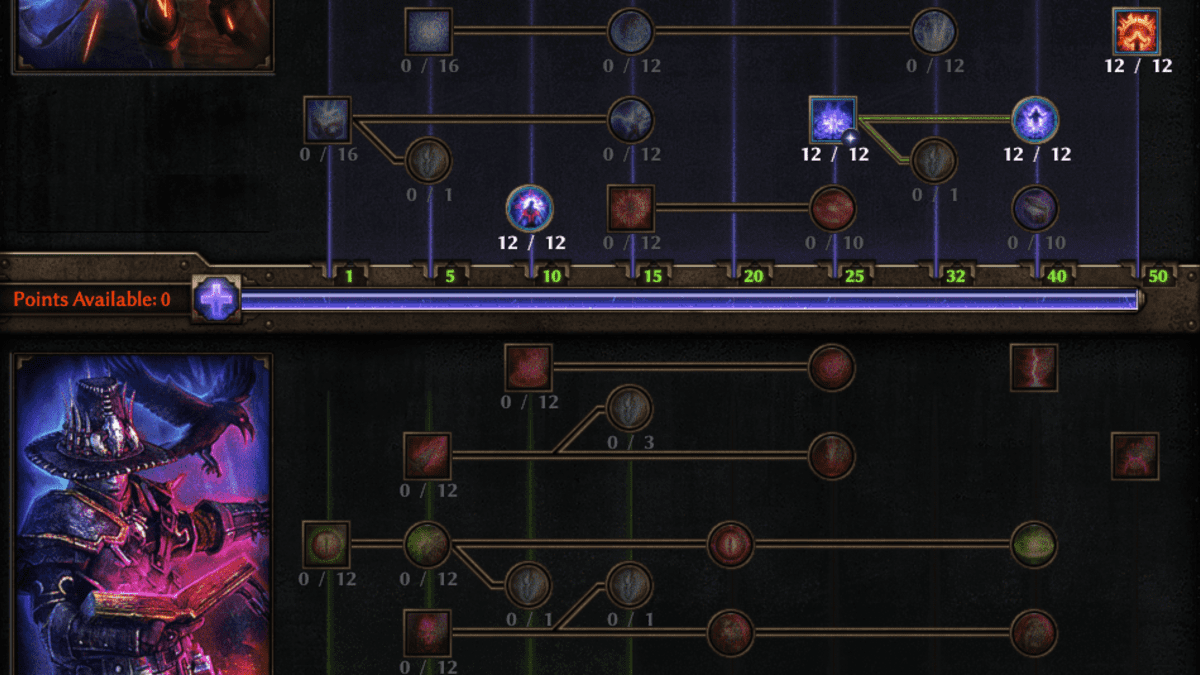The width and height of the screenshot is (1200, 675).
Task: Select the maxed orange flame skill icon
Action: pyautogui.click(x=1136, y=31)
